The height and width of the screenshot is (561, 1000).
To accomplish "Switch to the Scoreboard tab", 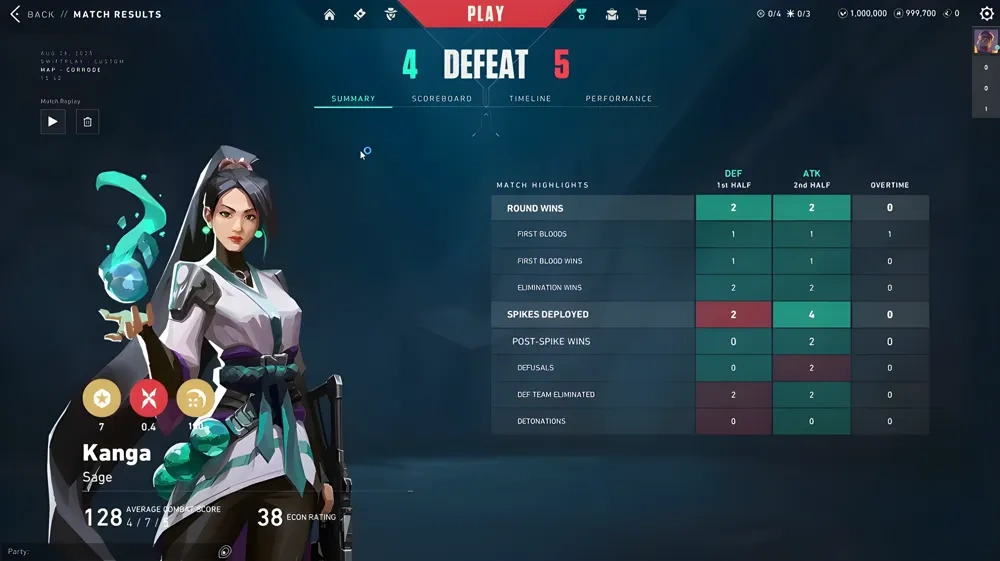I will coord(442,99).
